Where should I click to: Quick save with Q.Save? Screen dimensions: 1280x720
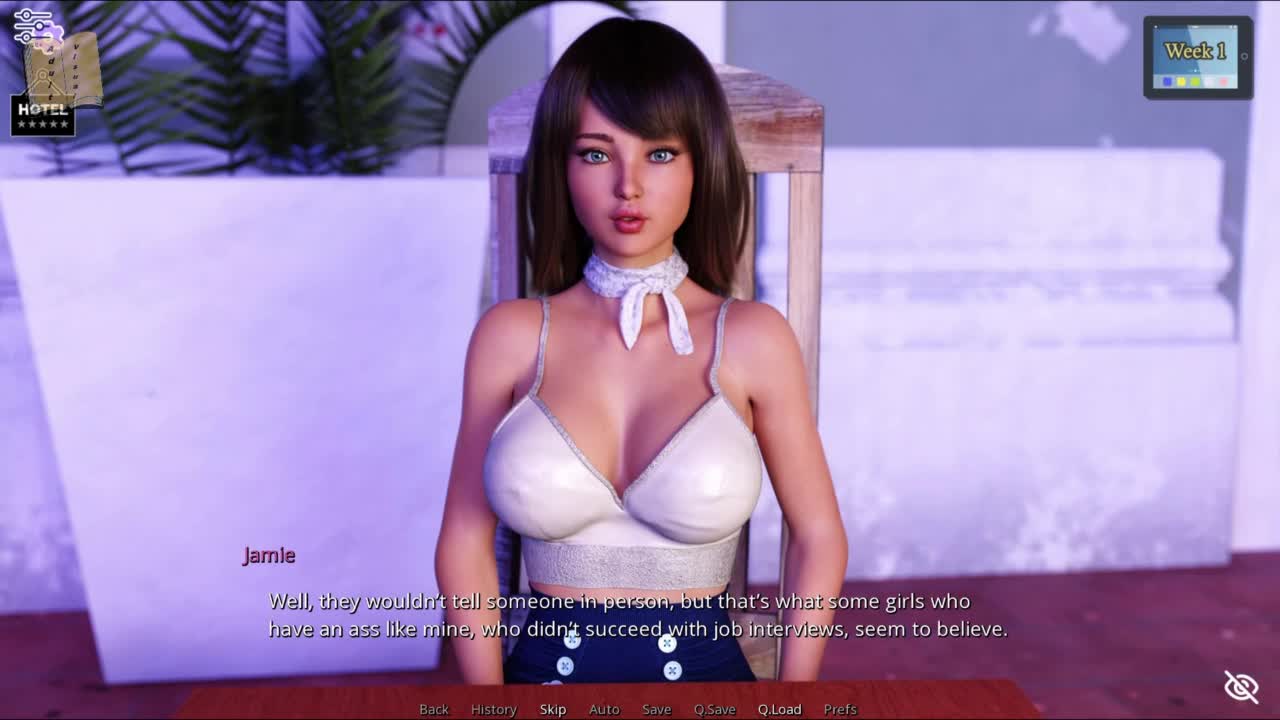(714, 709)
